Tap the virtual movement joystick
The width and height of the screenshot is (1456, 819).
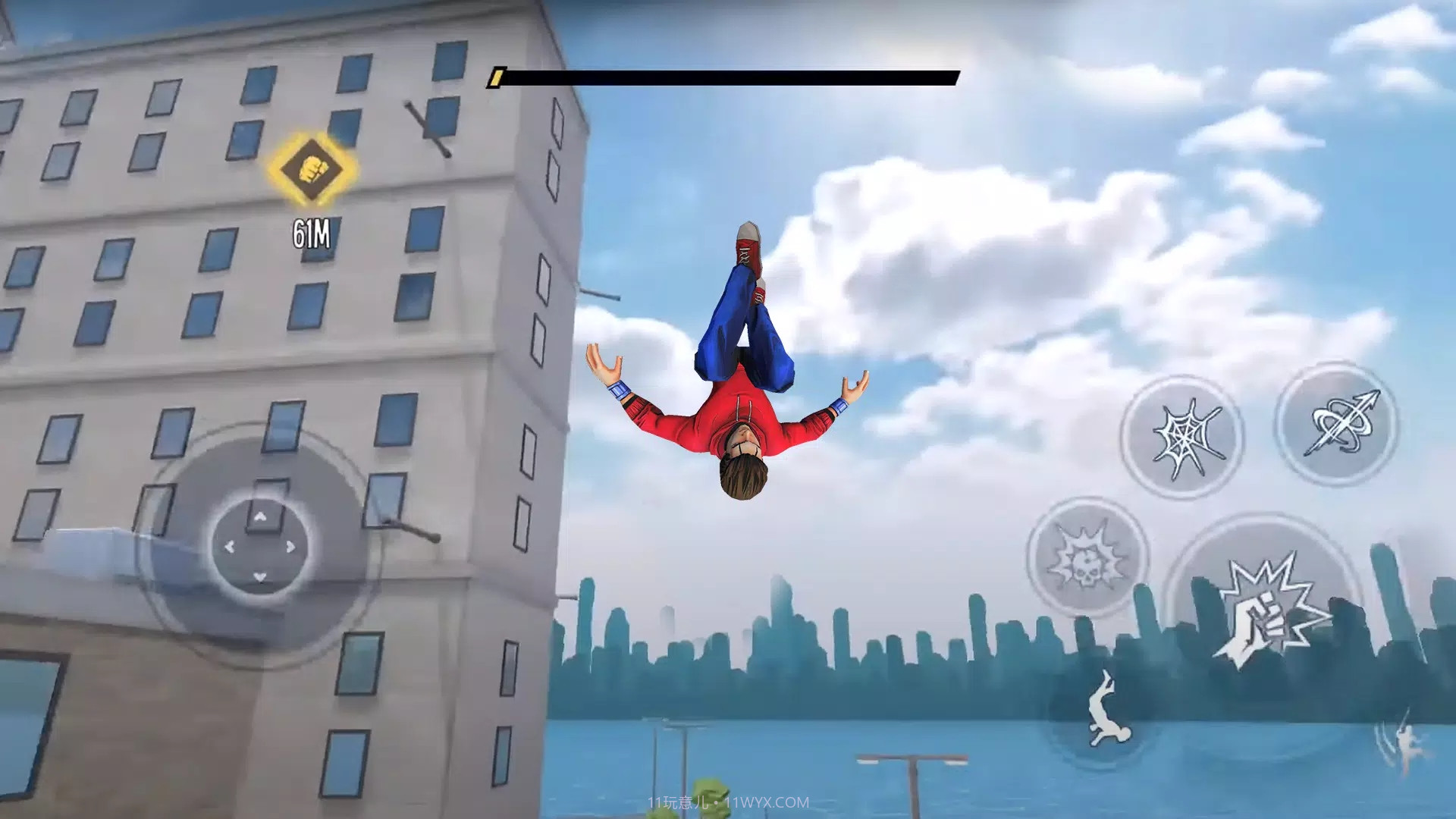(259, 546)
